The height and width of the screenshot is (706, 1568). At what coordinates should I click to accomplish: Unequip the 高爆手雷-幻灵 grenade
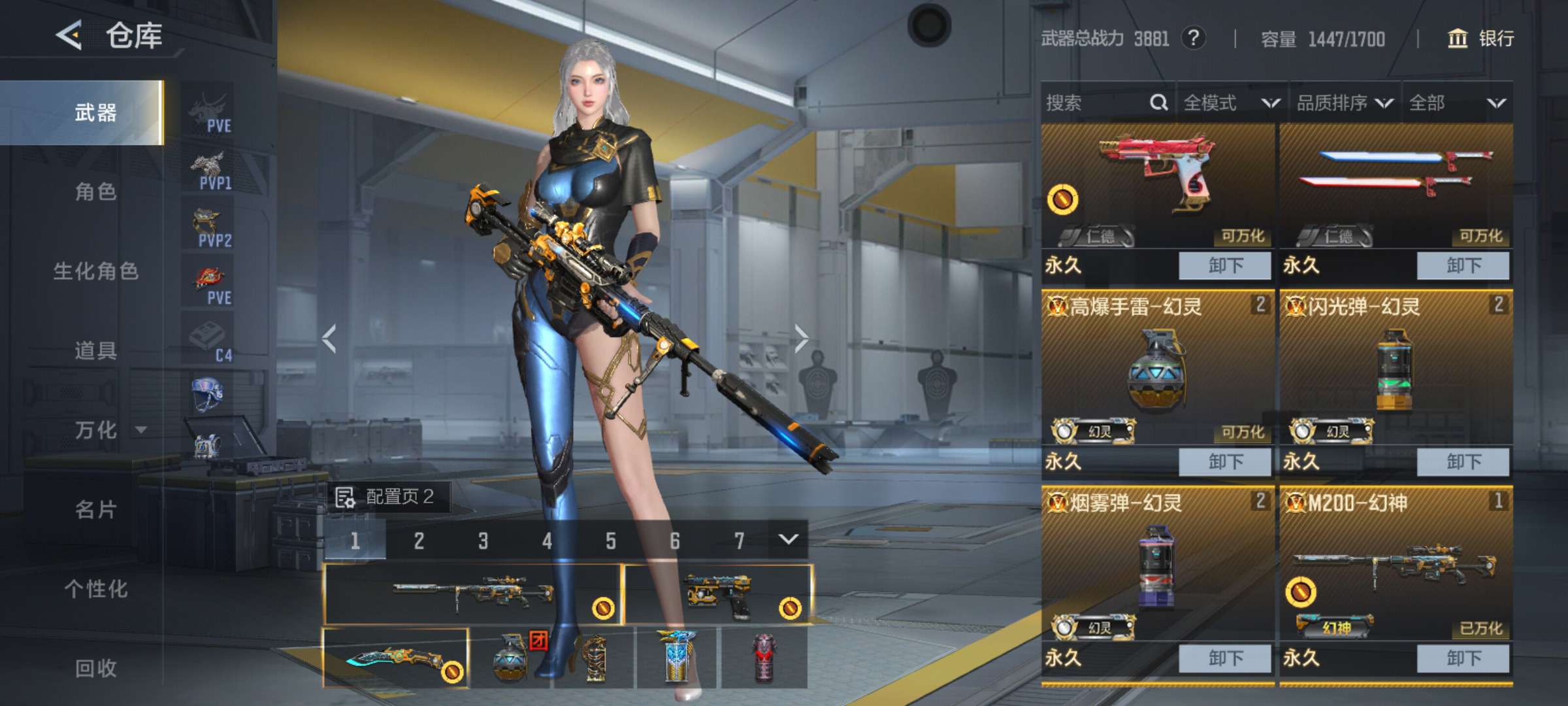[1225, 462]
